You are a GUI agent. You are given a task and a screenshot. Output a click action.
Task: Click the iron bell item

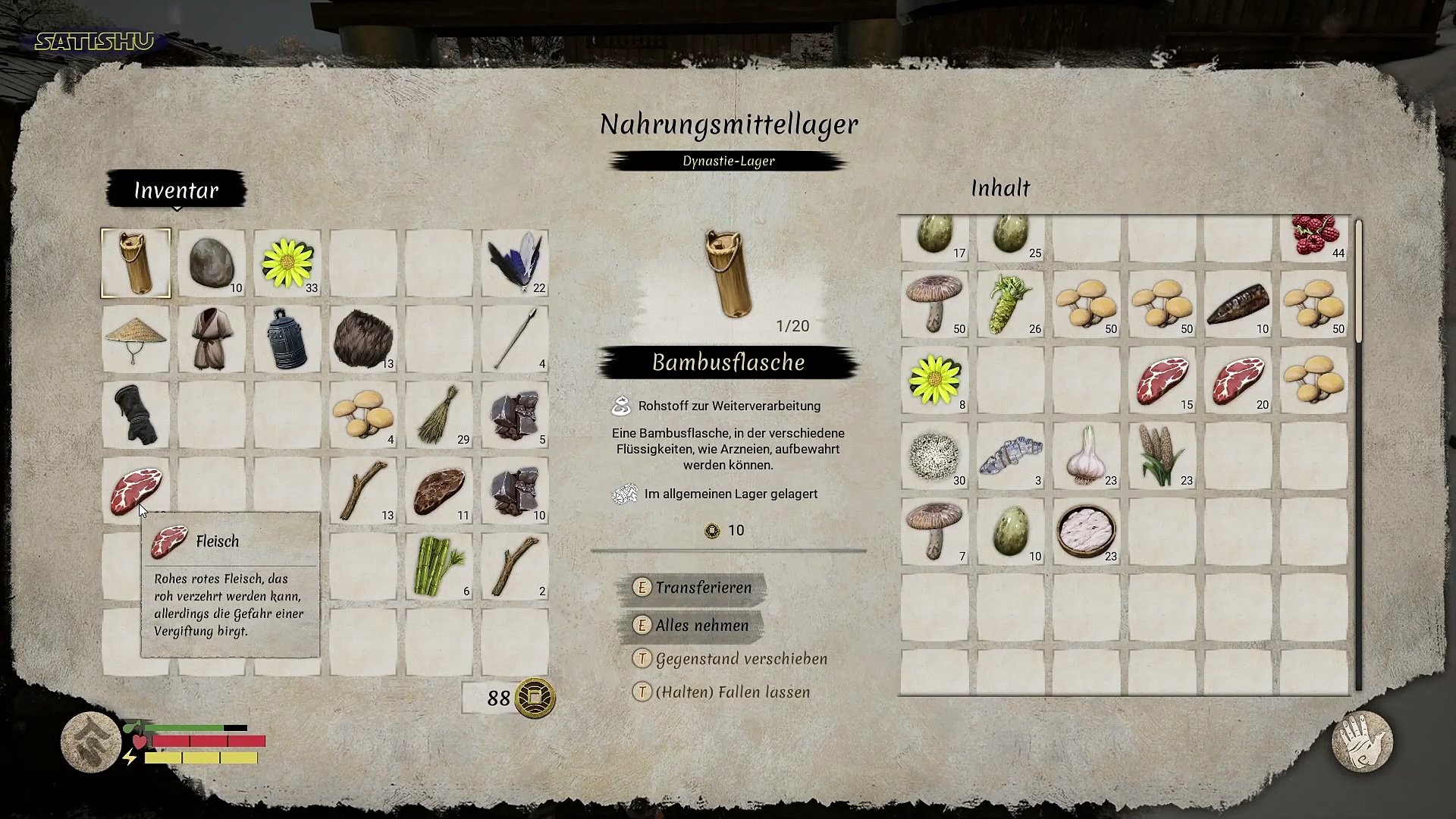point(287,339)
